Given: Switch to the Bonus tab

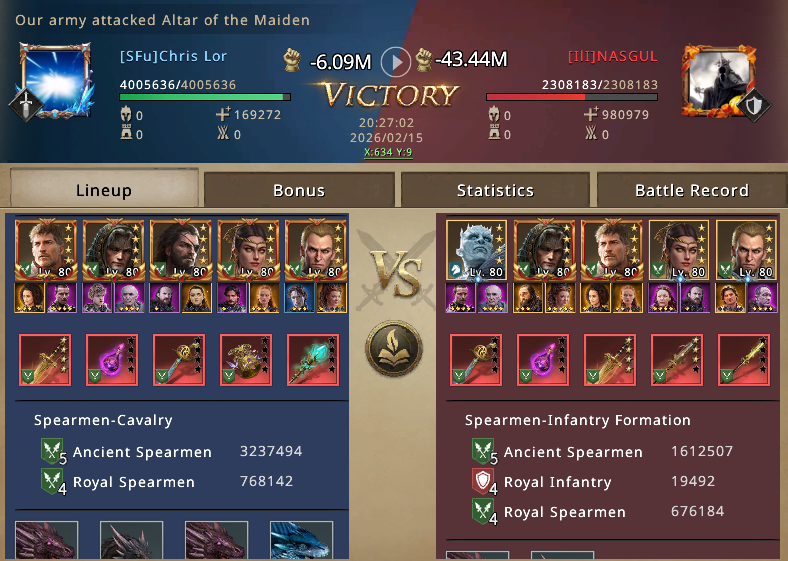Looking at the screenshot, I should (298, 190).
